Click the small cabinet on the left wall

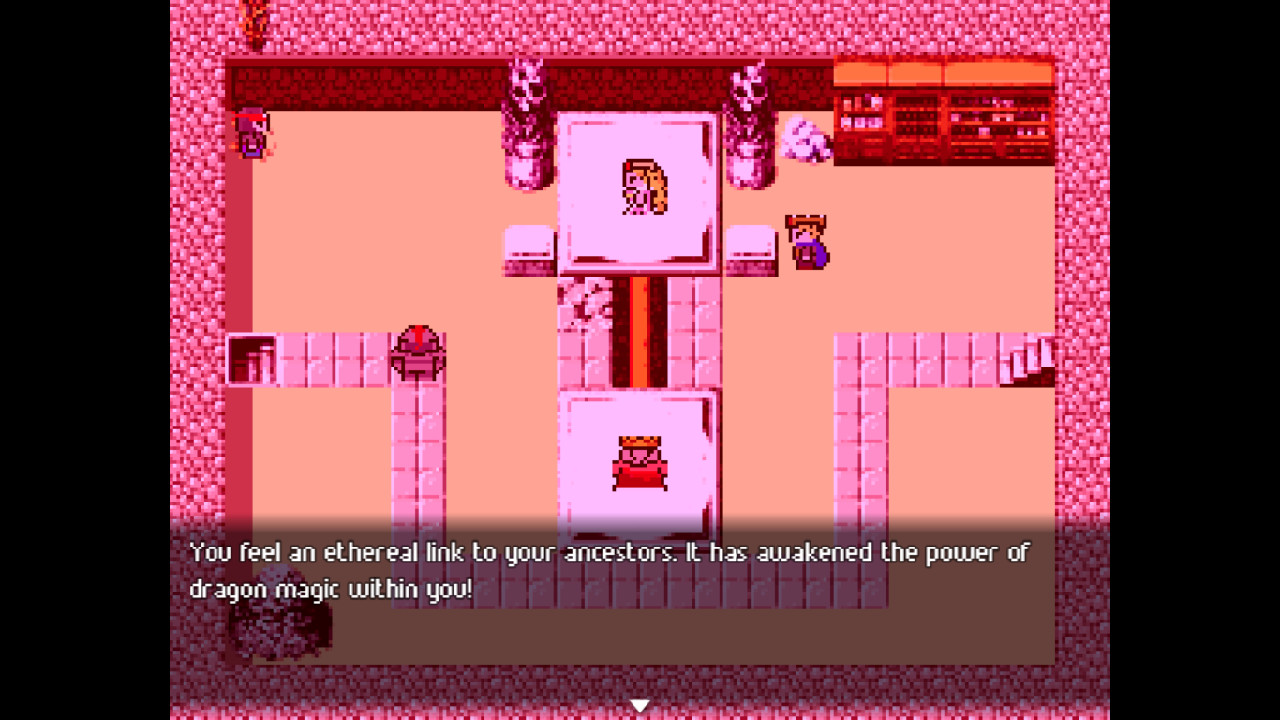[252, 358]
